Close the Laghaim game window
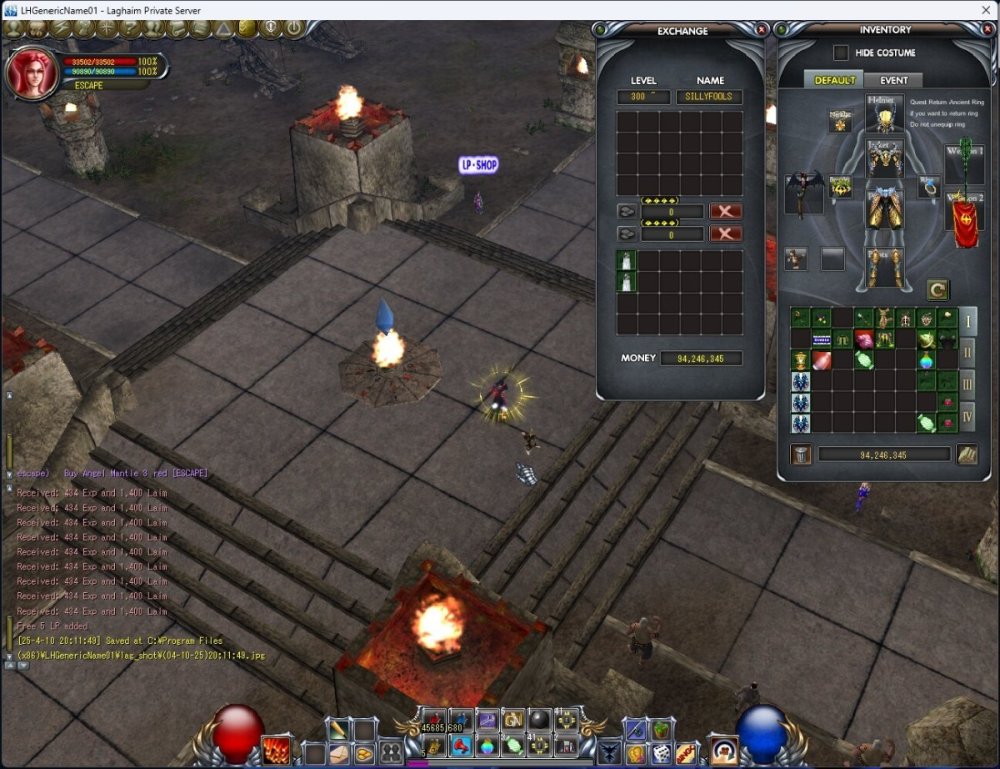Viewport: 1000px width, 769px height. [987, 9]
